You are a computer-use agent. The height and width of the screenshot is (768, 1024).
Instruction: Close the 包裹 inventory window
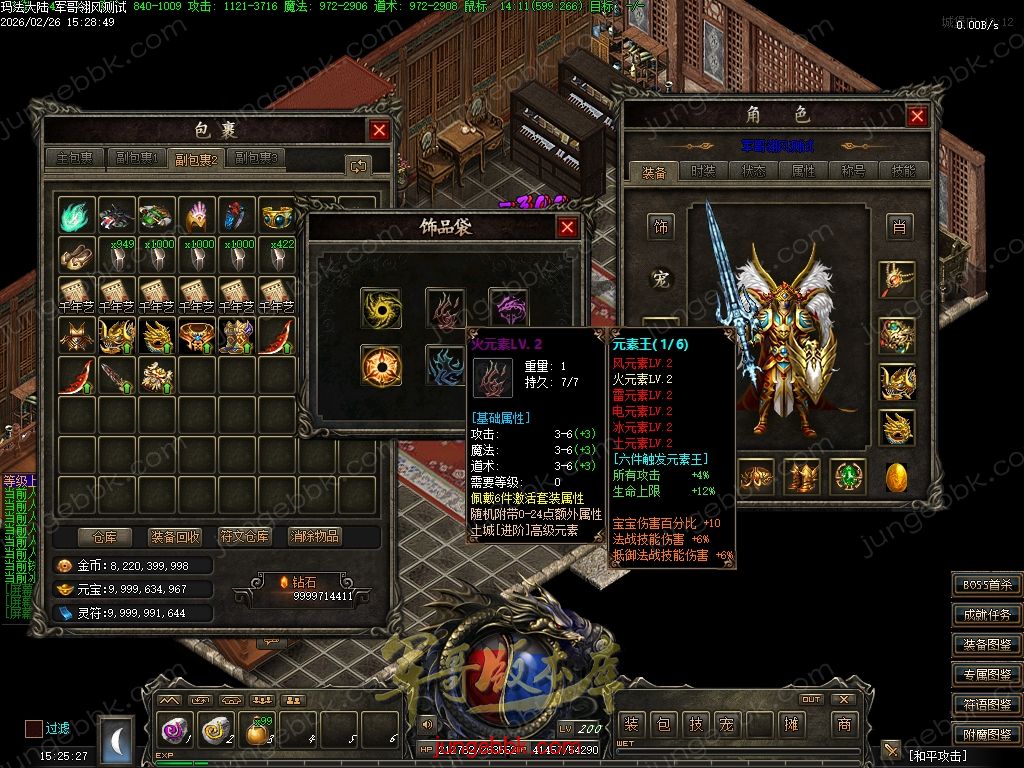click(x=379, y=130)
